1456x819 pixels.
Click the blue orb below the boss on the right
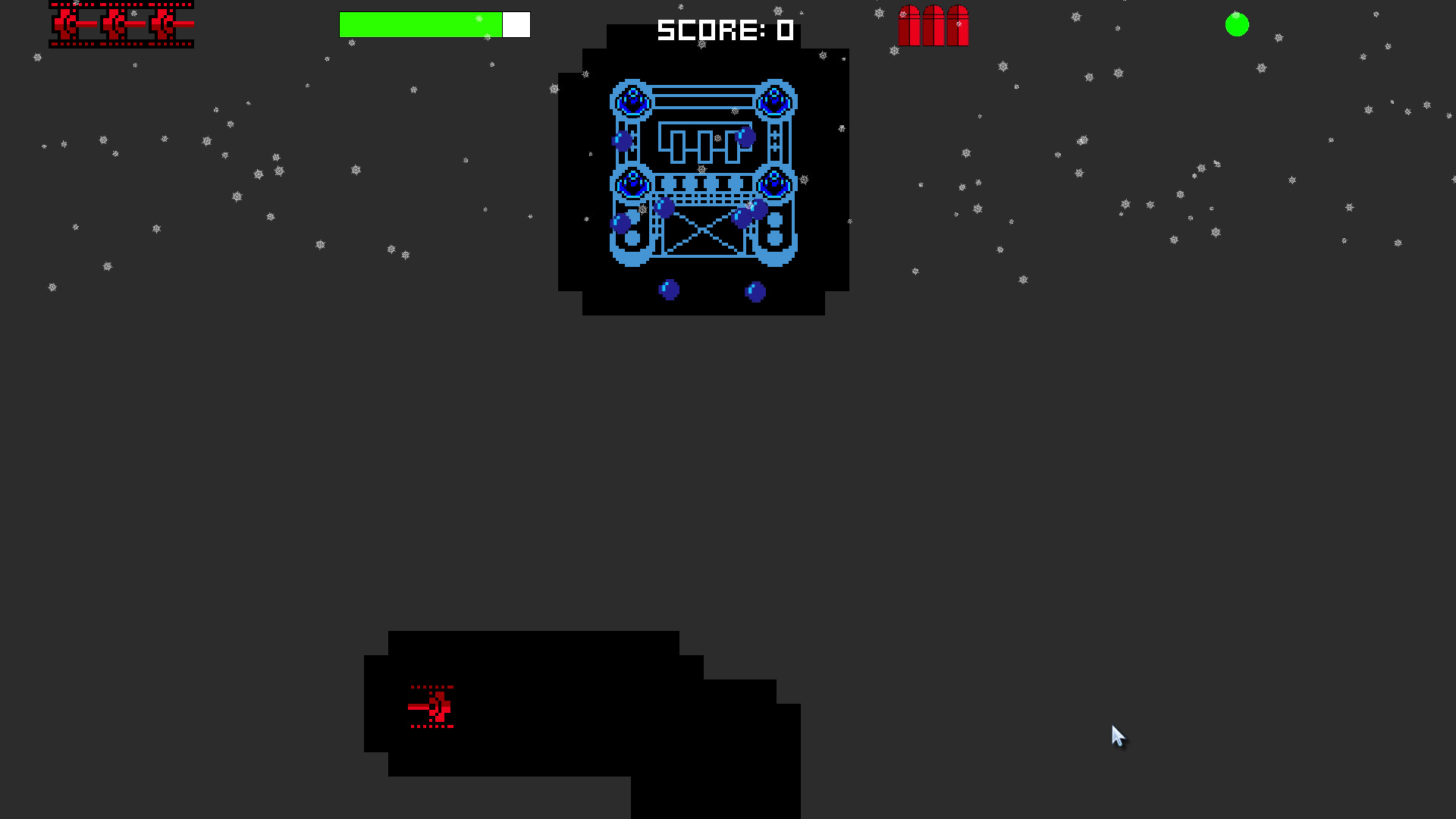tap(755, 290)
